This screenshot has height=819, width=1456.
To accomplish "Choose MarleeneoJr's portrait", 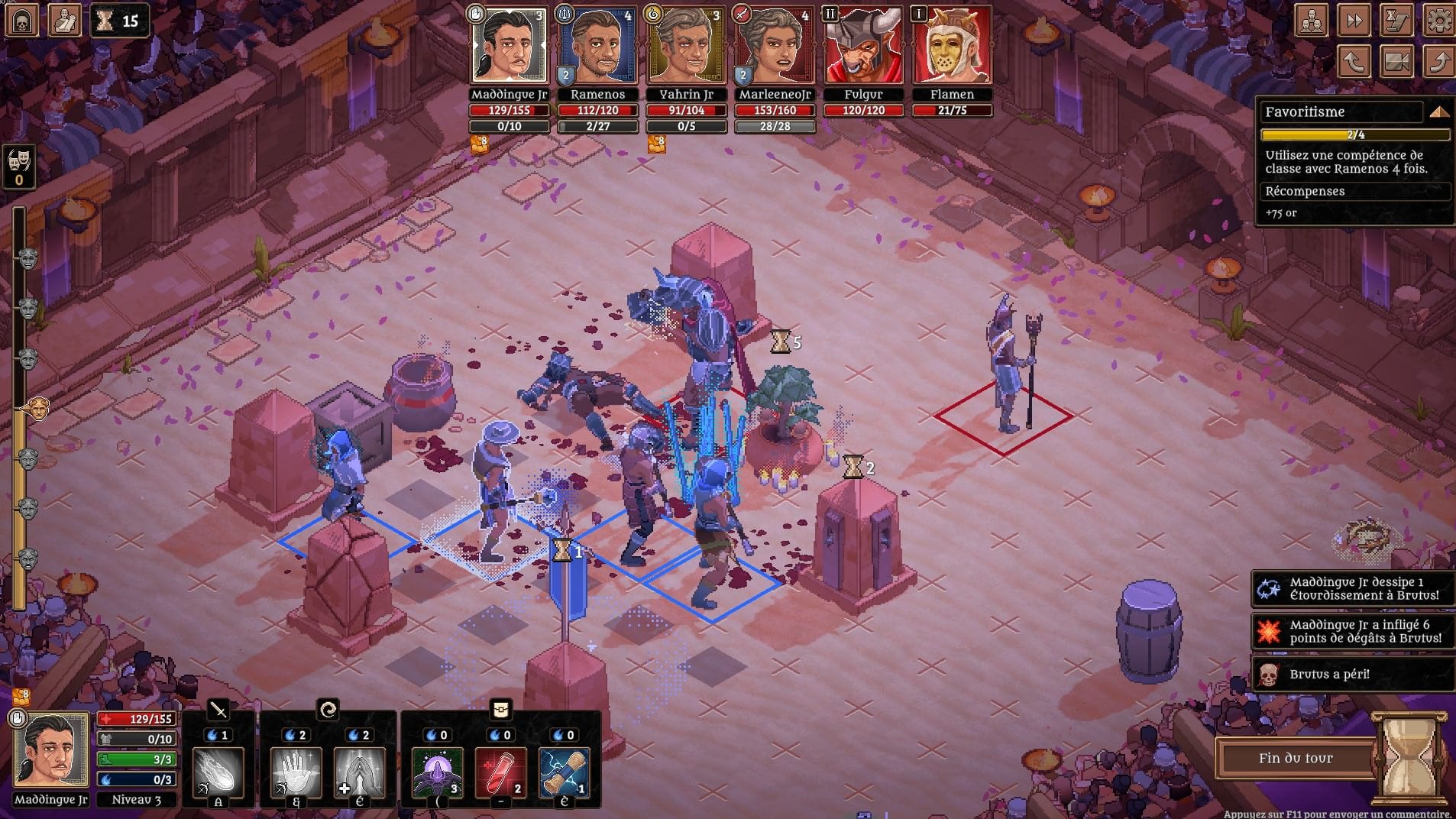I will 774,46.
